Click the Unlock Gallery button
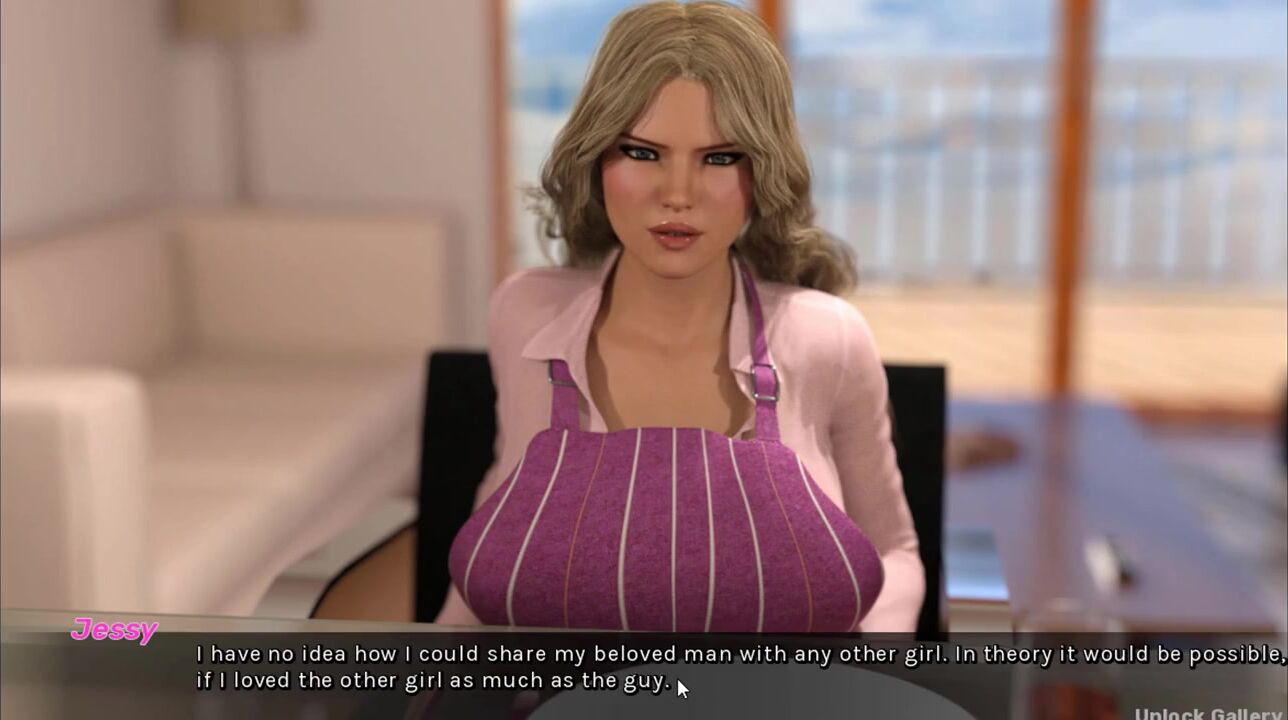The image size is (1288, 720). (x=1210, y=713)
